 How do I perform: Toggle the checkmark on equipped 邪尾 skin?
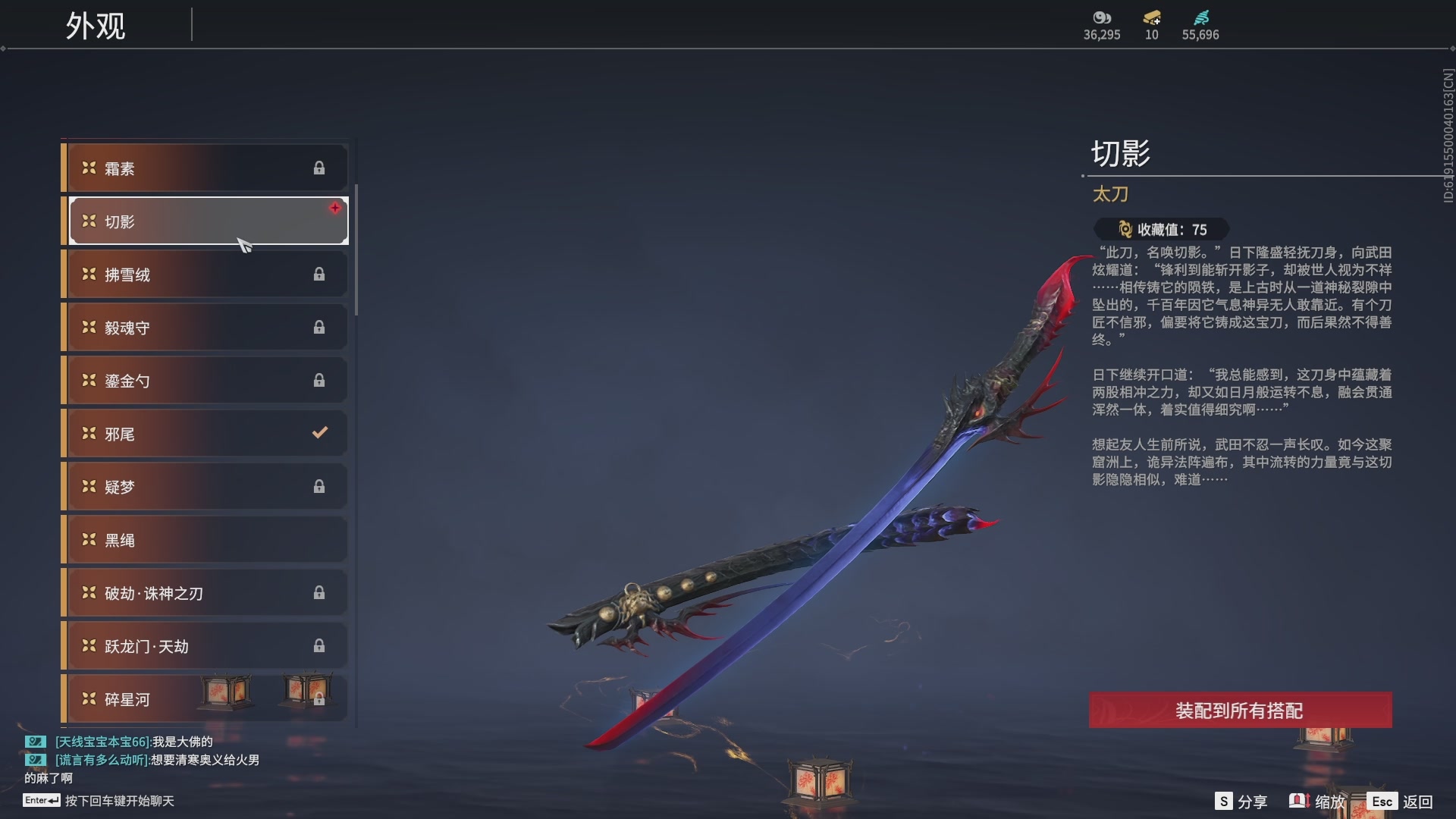[x=319, y=432]
